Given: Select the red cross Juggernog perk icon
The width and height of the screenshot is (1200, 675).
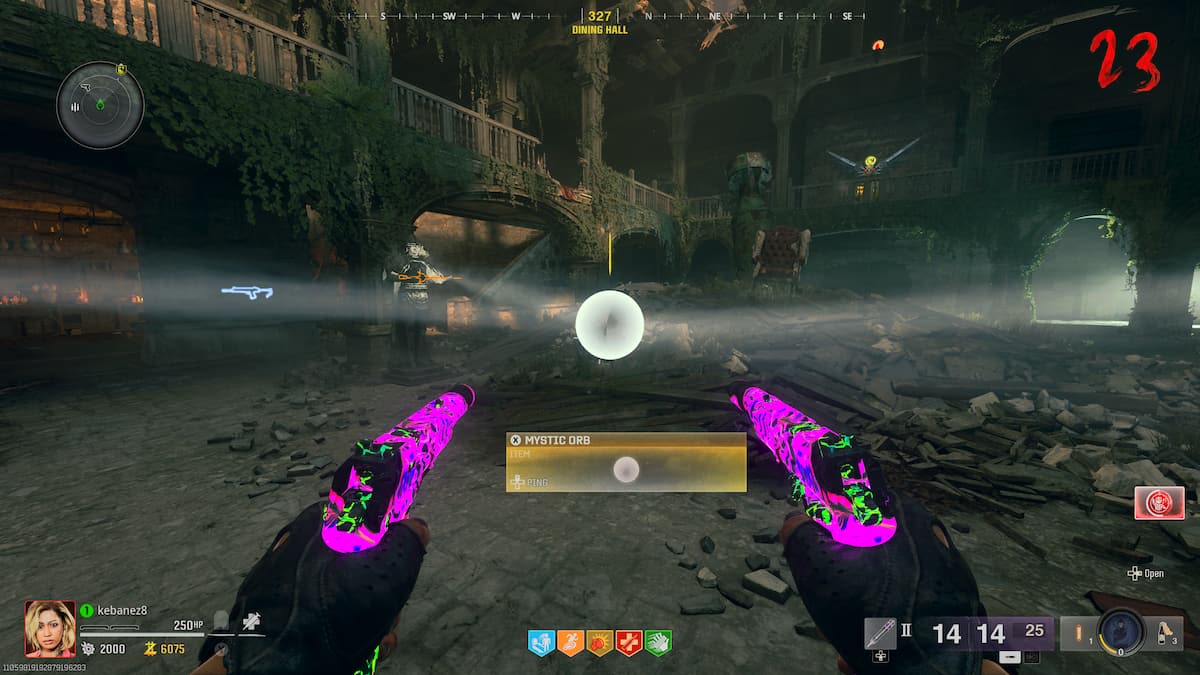Looking at the screenshot, I should (x=628, y=643).
